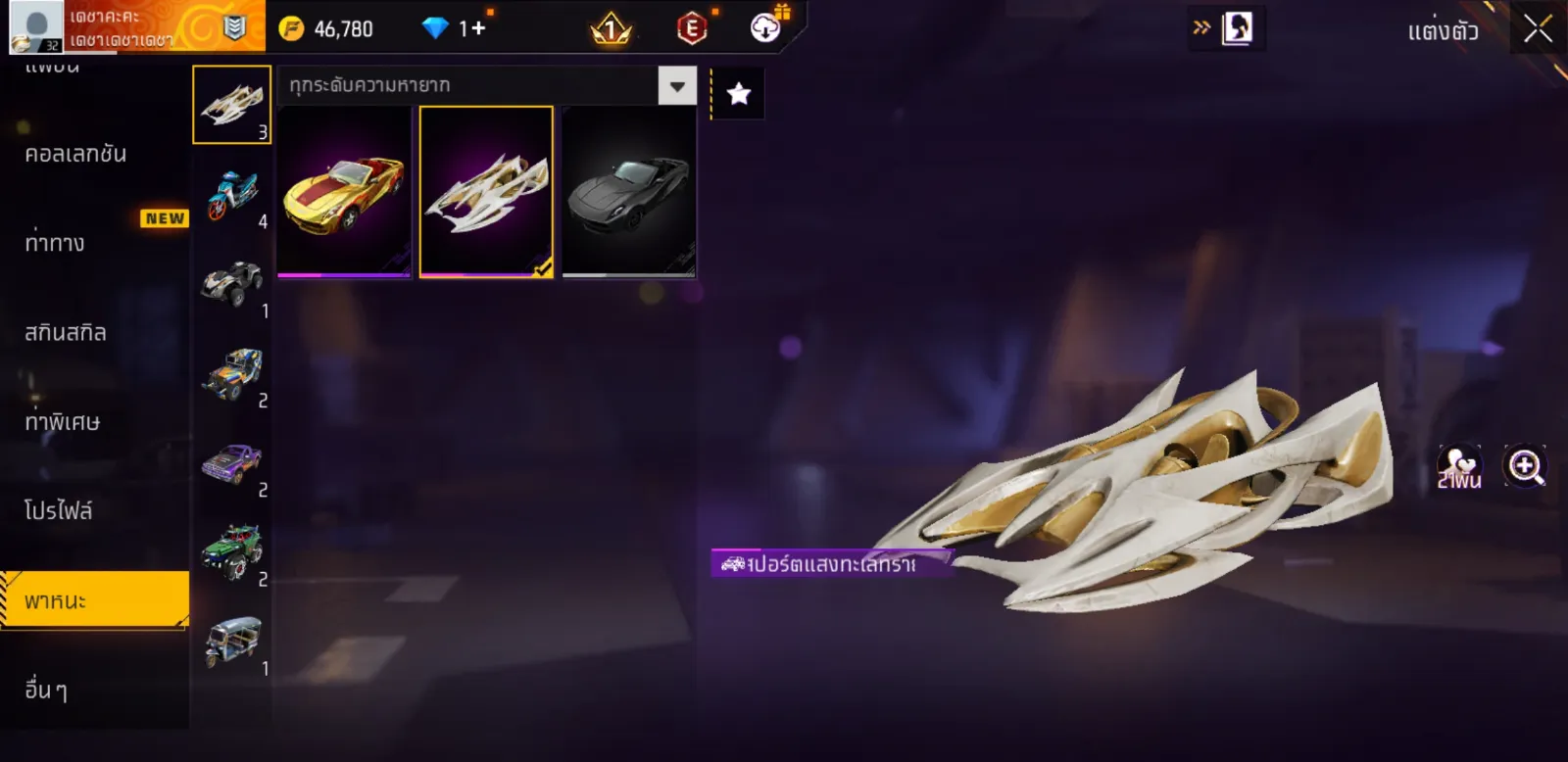Close the vault screen with the X

1537,29
